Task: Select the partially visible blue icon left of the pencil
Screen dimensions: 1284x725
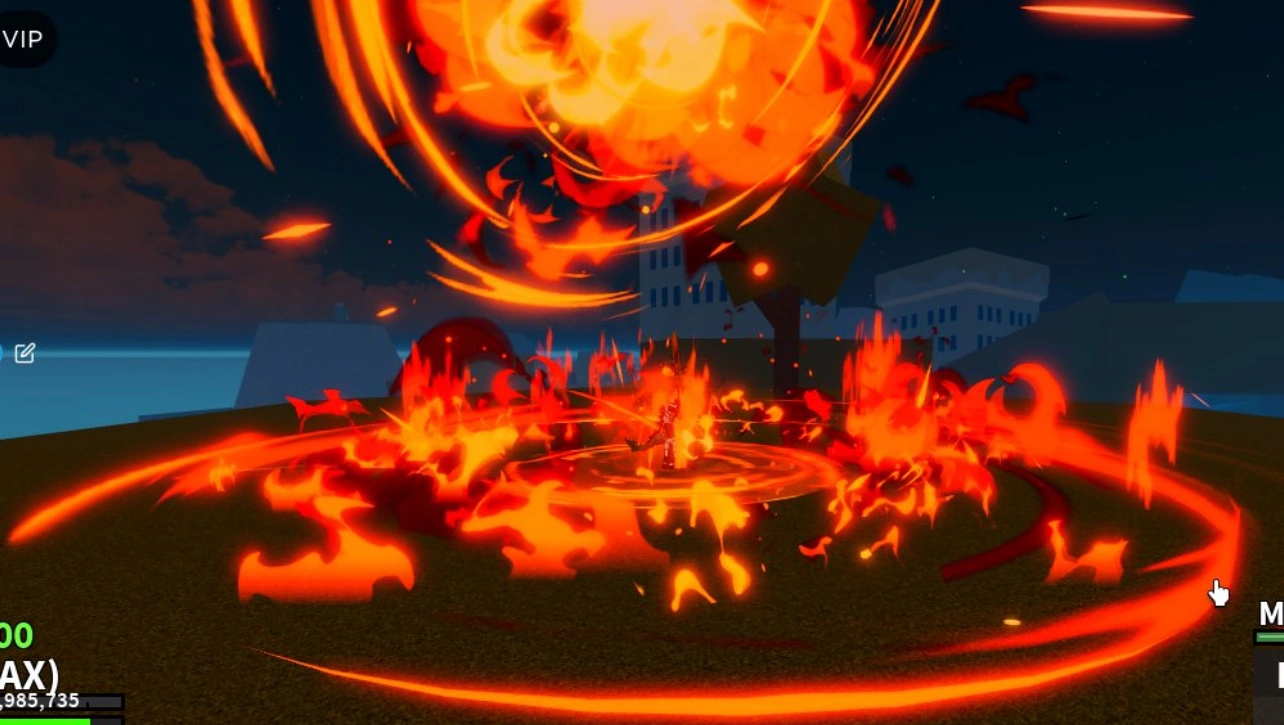Action: [x=3, y=352]
